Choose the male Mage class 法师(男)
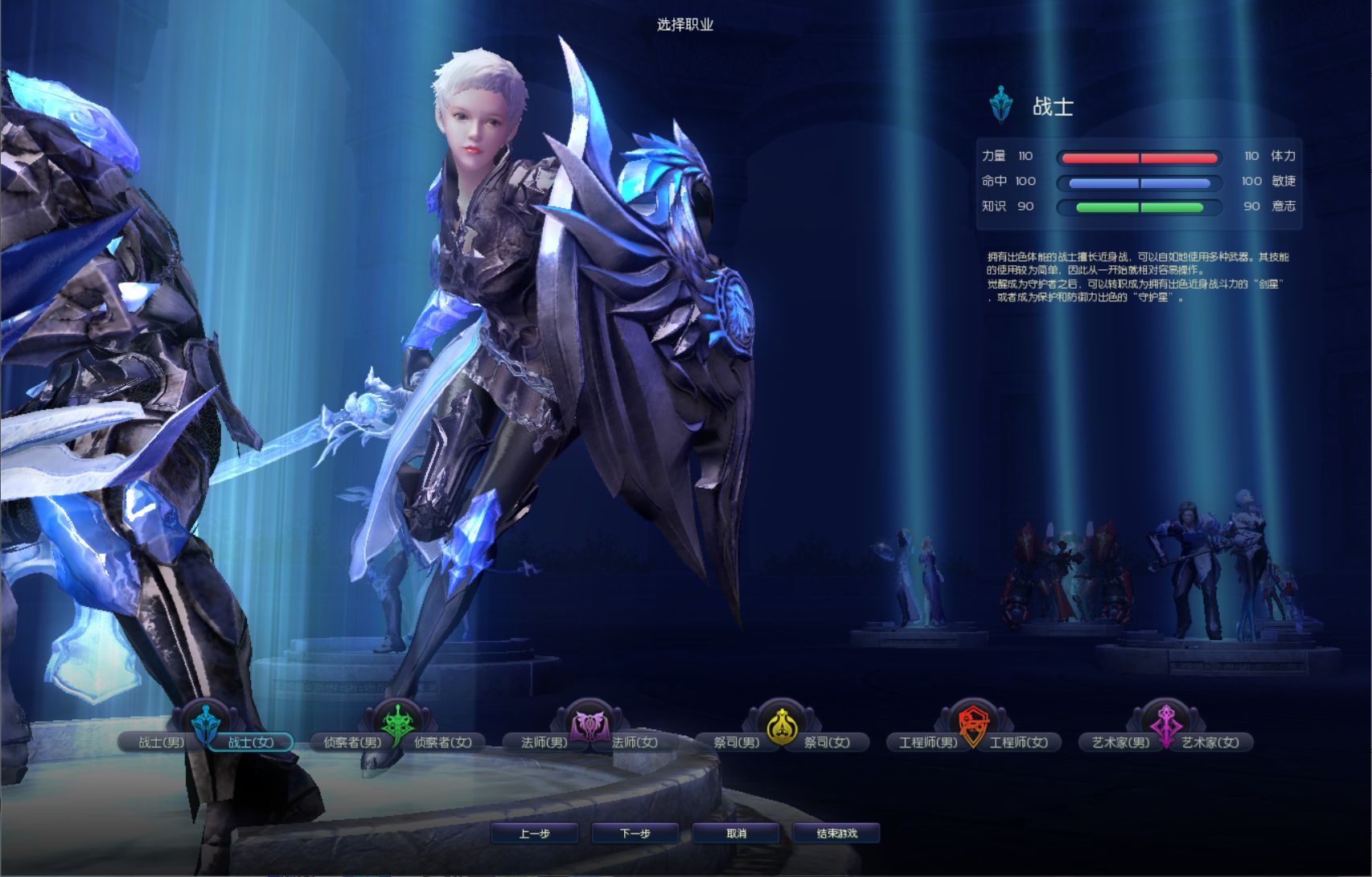The image size is (1372, 877). [x=544, y=742]
